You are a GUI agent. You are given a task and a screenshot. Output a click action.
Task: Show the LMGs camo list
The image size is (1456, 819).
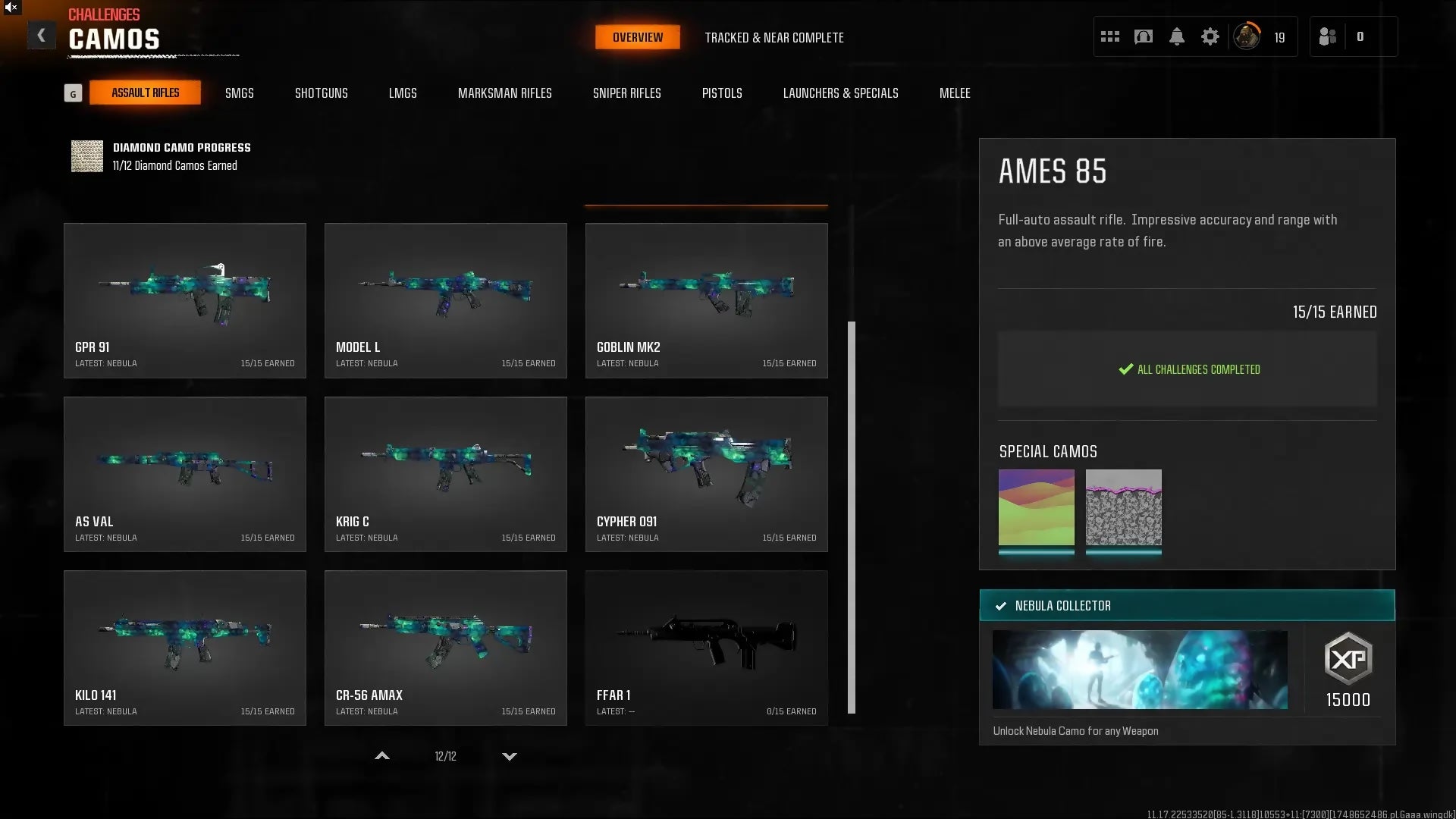tap(403, 93)
